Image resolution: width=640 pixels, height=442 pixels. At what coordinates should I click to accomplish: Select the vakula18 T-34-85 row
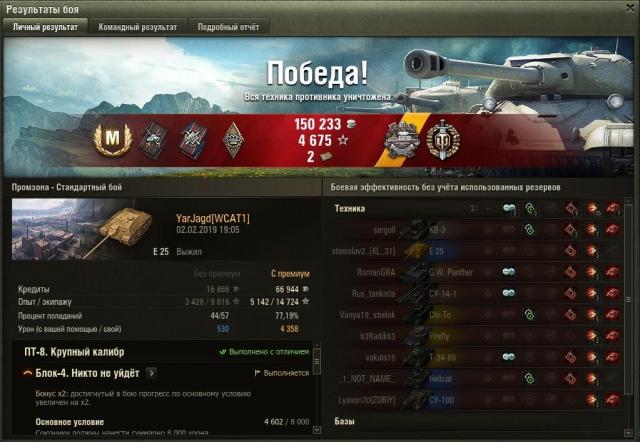[470, 356]
